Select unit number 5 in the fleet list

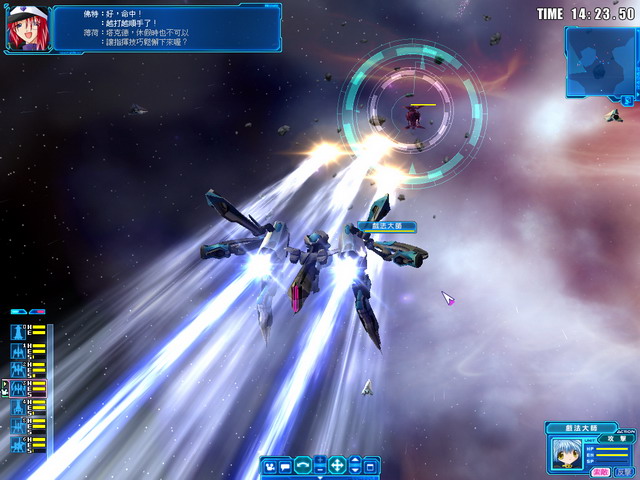tap(18, 426)
